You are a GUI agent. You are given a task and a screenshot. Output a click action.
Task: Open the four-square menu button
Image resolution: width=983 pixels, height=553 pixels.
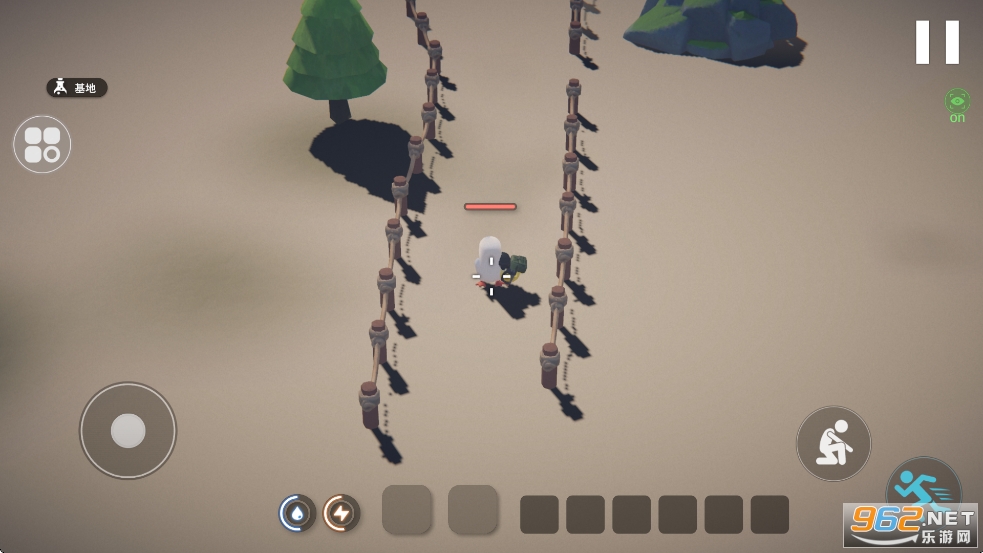tap(42, 144)
